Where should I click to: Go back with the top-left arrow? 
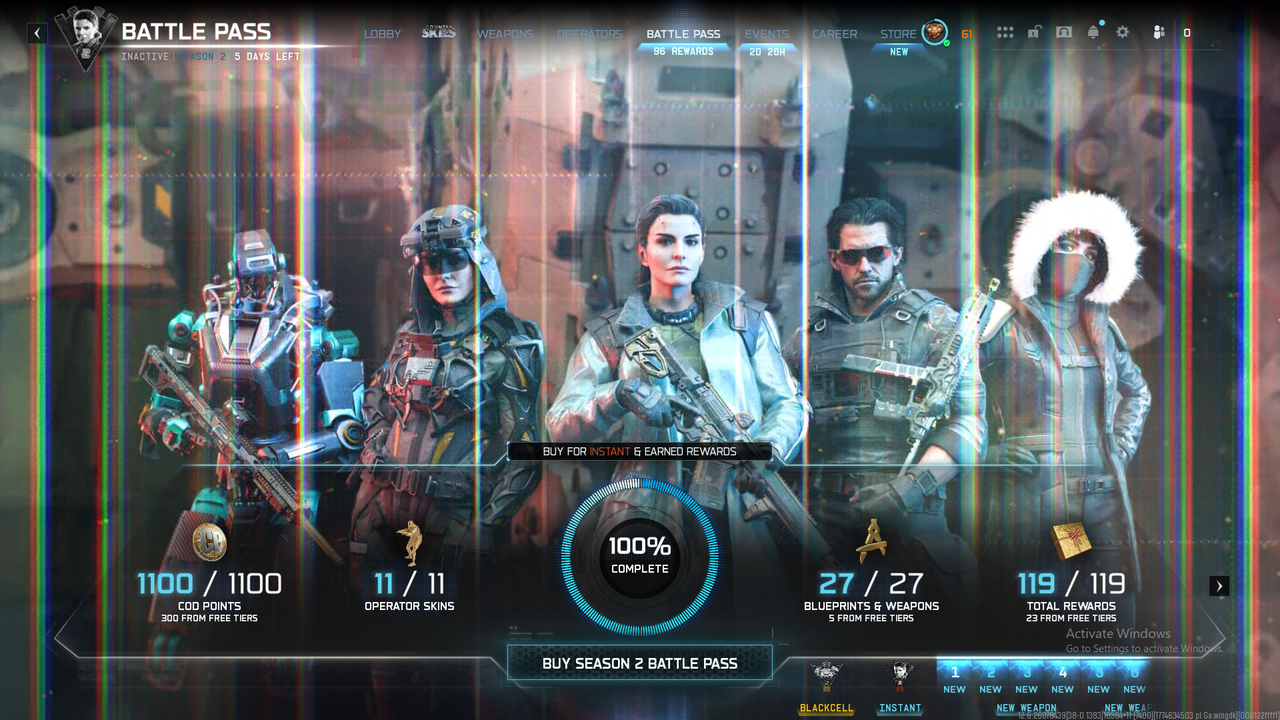pyautogui.click(x=37, y=33)
